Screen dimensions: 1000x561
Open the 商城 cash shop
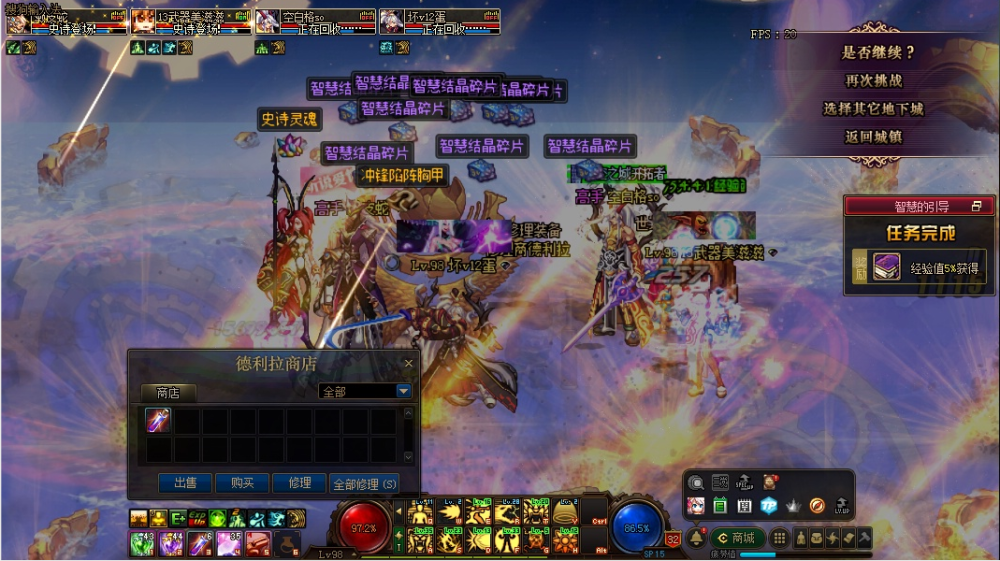coord(736,538)
